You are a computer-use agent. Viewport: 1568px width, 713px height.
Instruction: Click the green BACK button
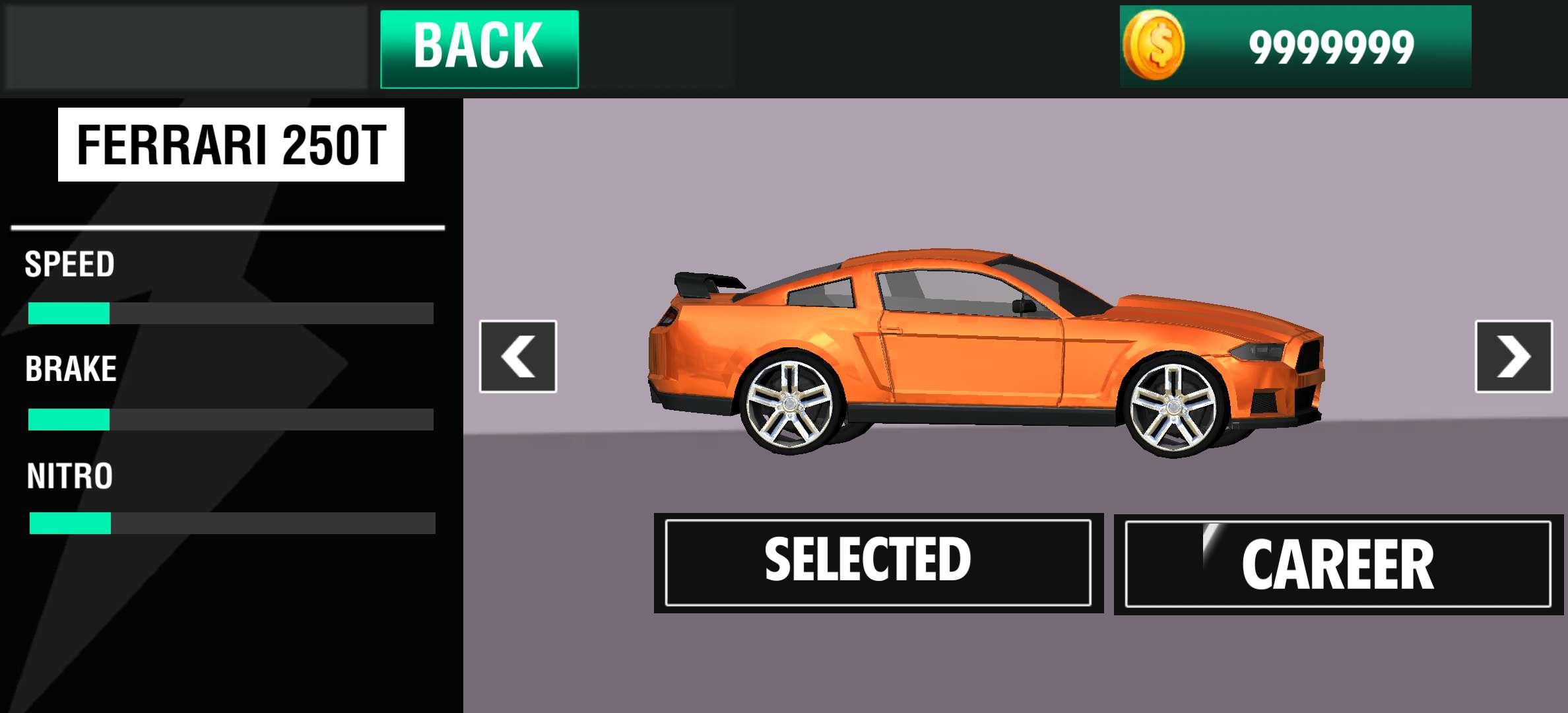(x=479, y=49)
